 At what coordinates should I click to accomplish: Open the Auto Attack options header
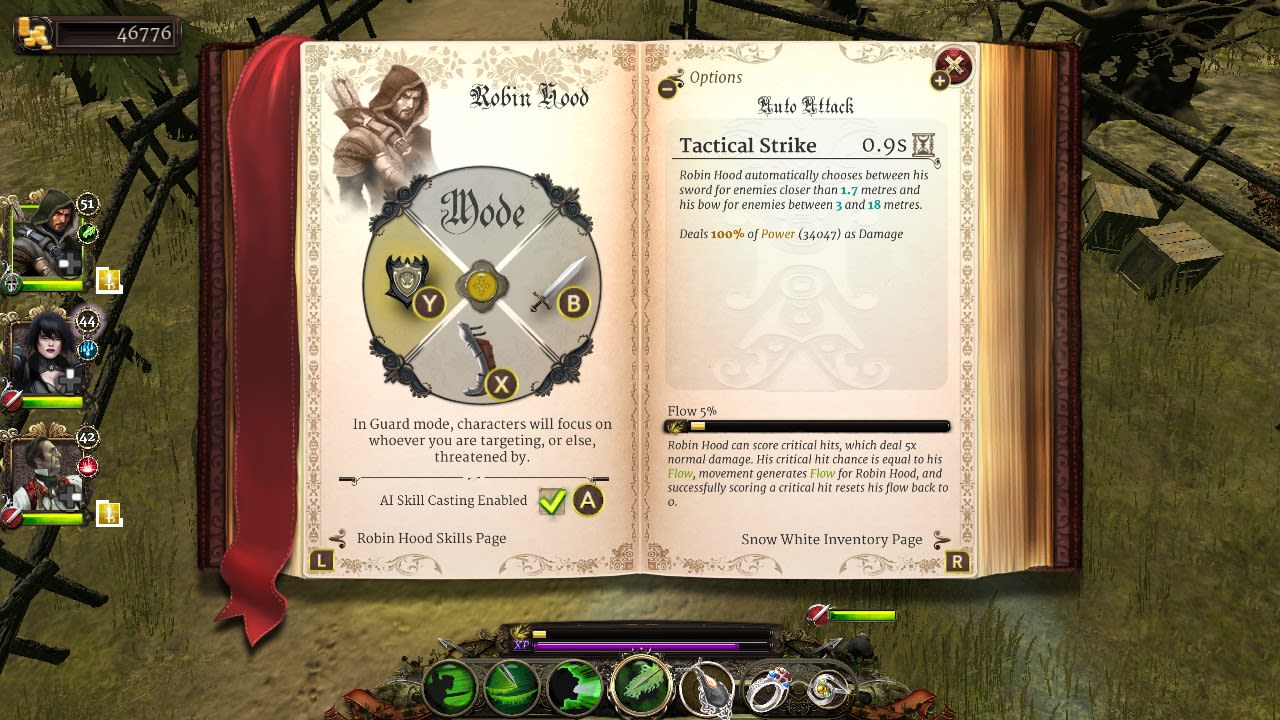pos(806,106)
